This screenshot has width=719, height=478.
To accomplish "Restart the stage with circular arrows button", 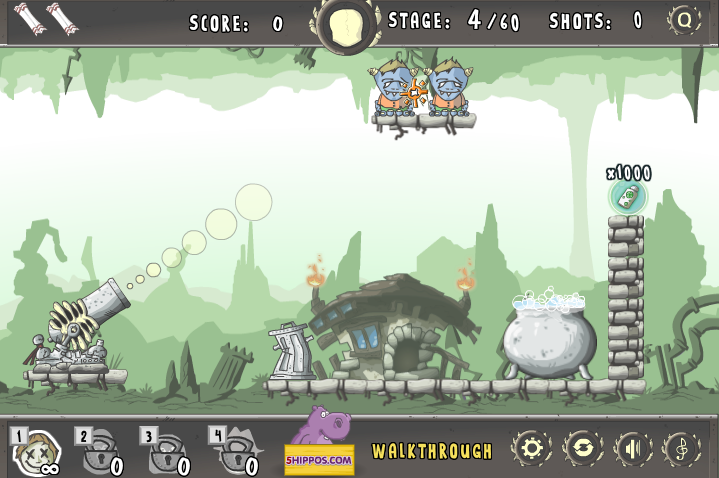I will tap(581, 448).
